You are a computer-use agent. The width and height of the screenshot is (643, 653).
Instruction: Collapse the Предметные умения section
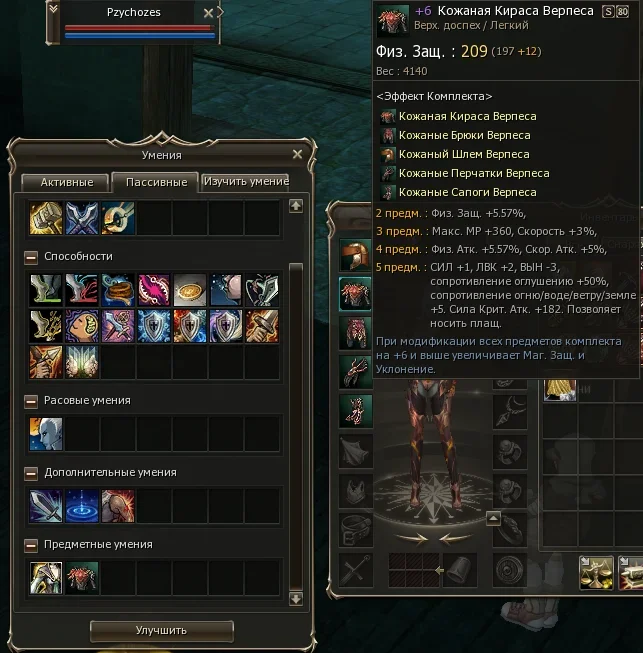tap(31, 545)
